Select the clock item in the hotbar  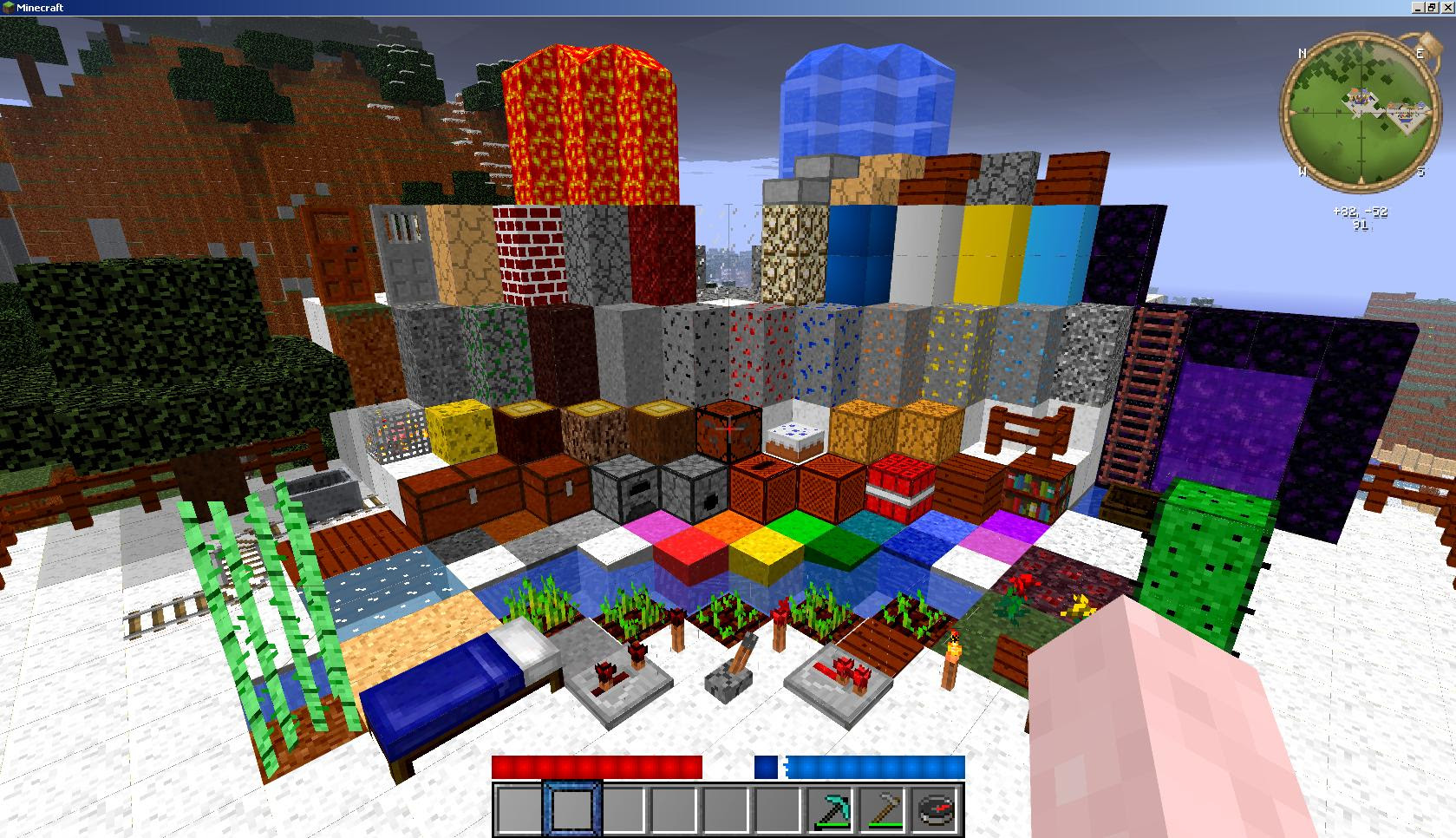[934, 809]
